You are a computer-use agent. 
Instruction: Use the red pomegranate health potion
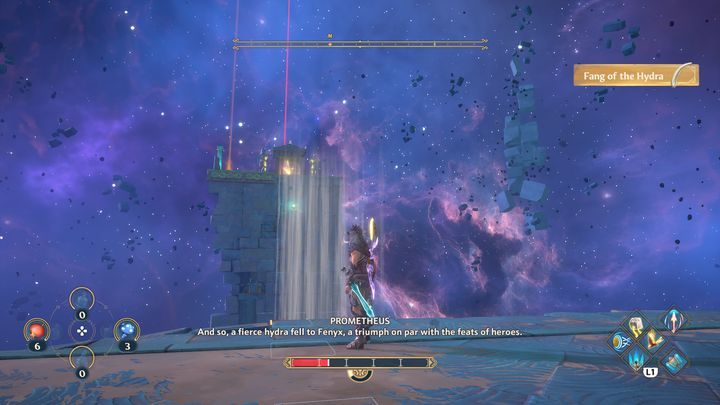click(38, 329)
